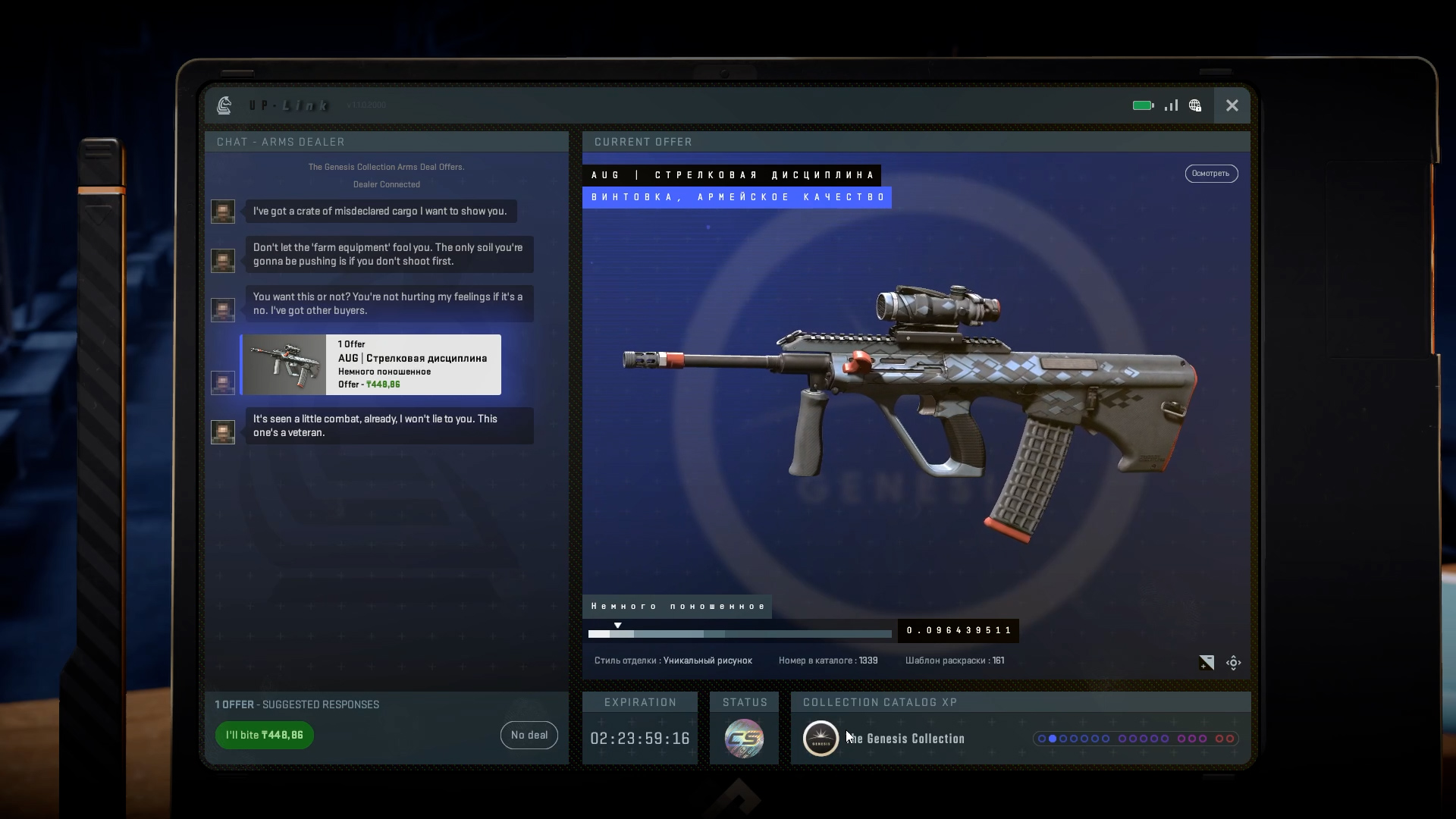Screen dimensions: 1456x819
Task: Accept with the I'll bite ₸448,86 button
Action: click(264, 735)
